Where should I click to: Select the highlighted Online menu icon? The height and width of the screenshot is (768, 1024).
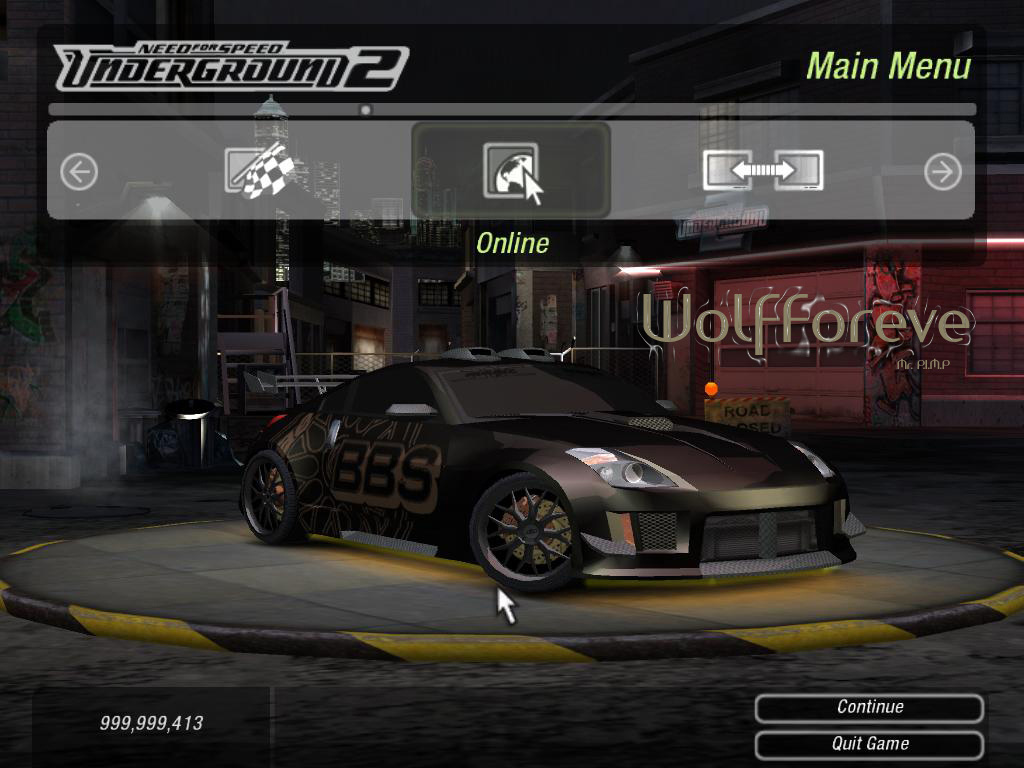pyautogui.click(x=511, y=170)
